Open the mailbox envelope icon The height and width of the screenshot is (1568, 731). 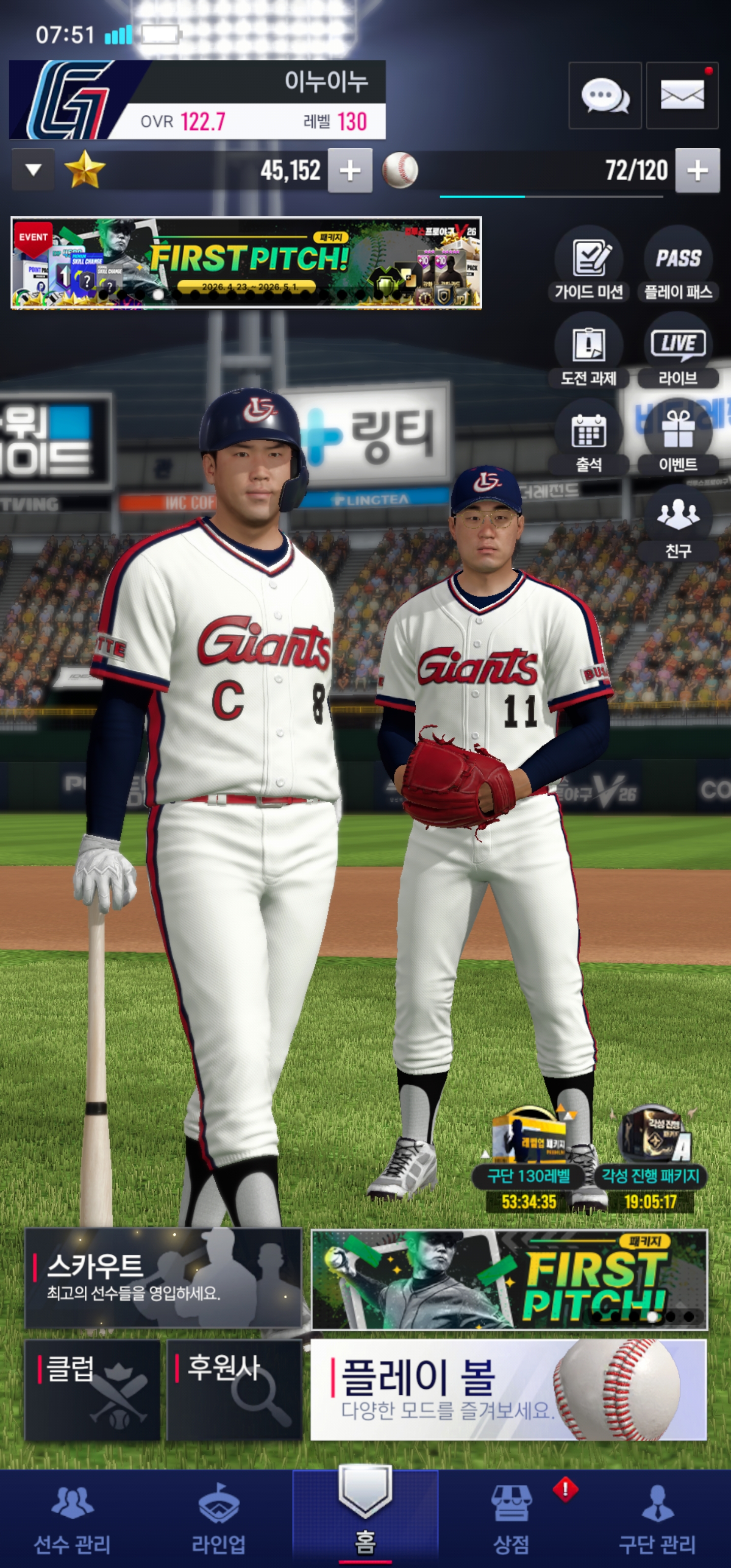click(682, 96)
